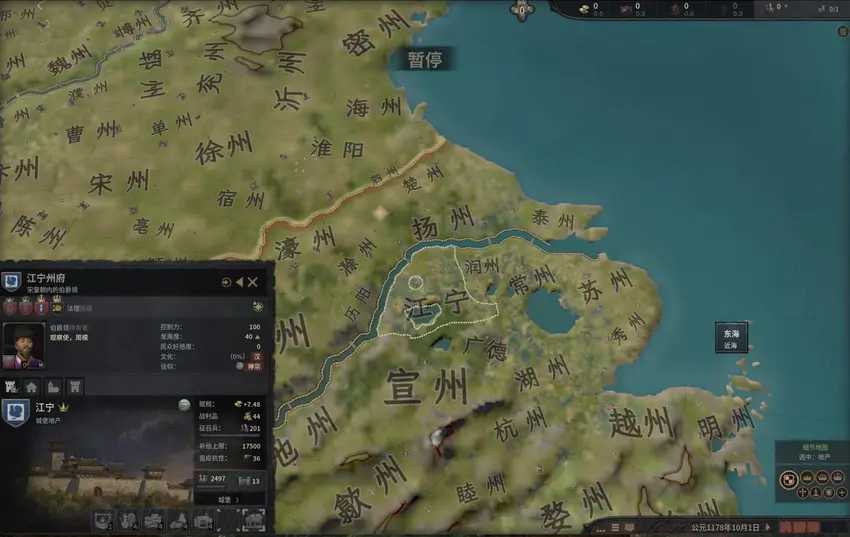Open the 城堡 castle button
This screenshot has height=537, width=850.
click(x=229, y=499)
